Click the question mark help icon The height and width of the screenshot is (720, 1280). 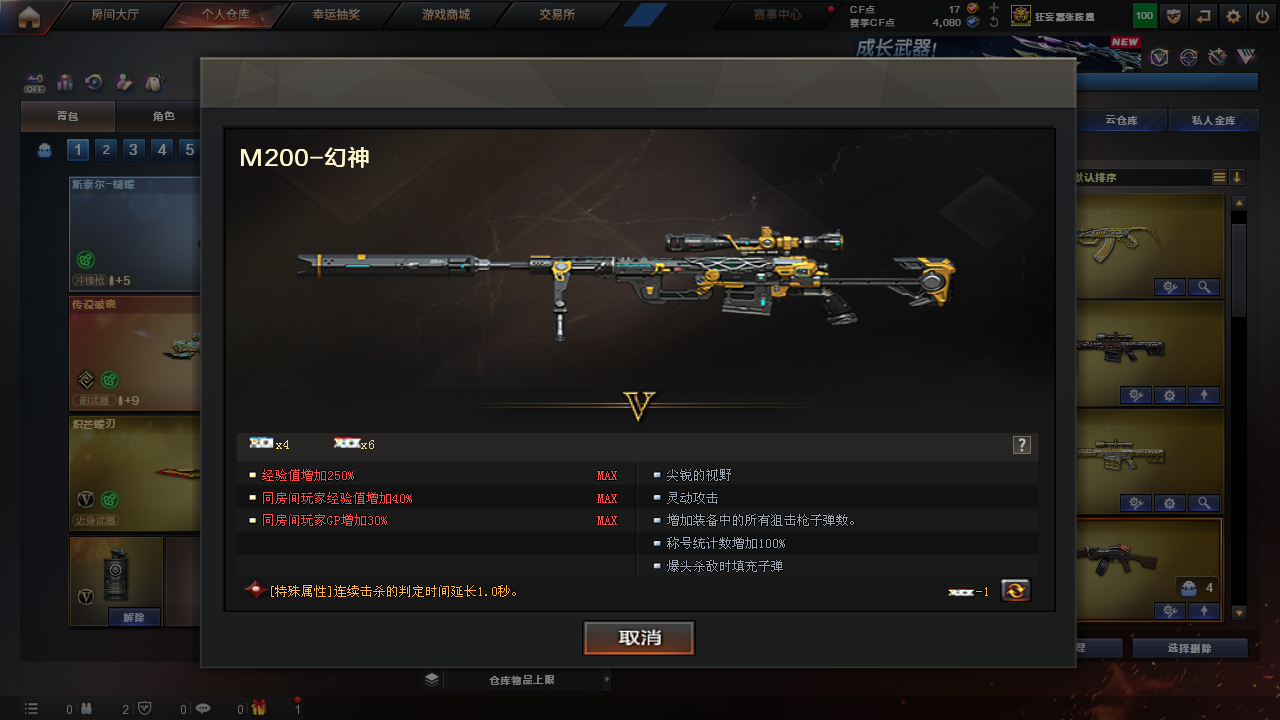coord(1021,445)
